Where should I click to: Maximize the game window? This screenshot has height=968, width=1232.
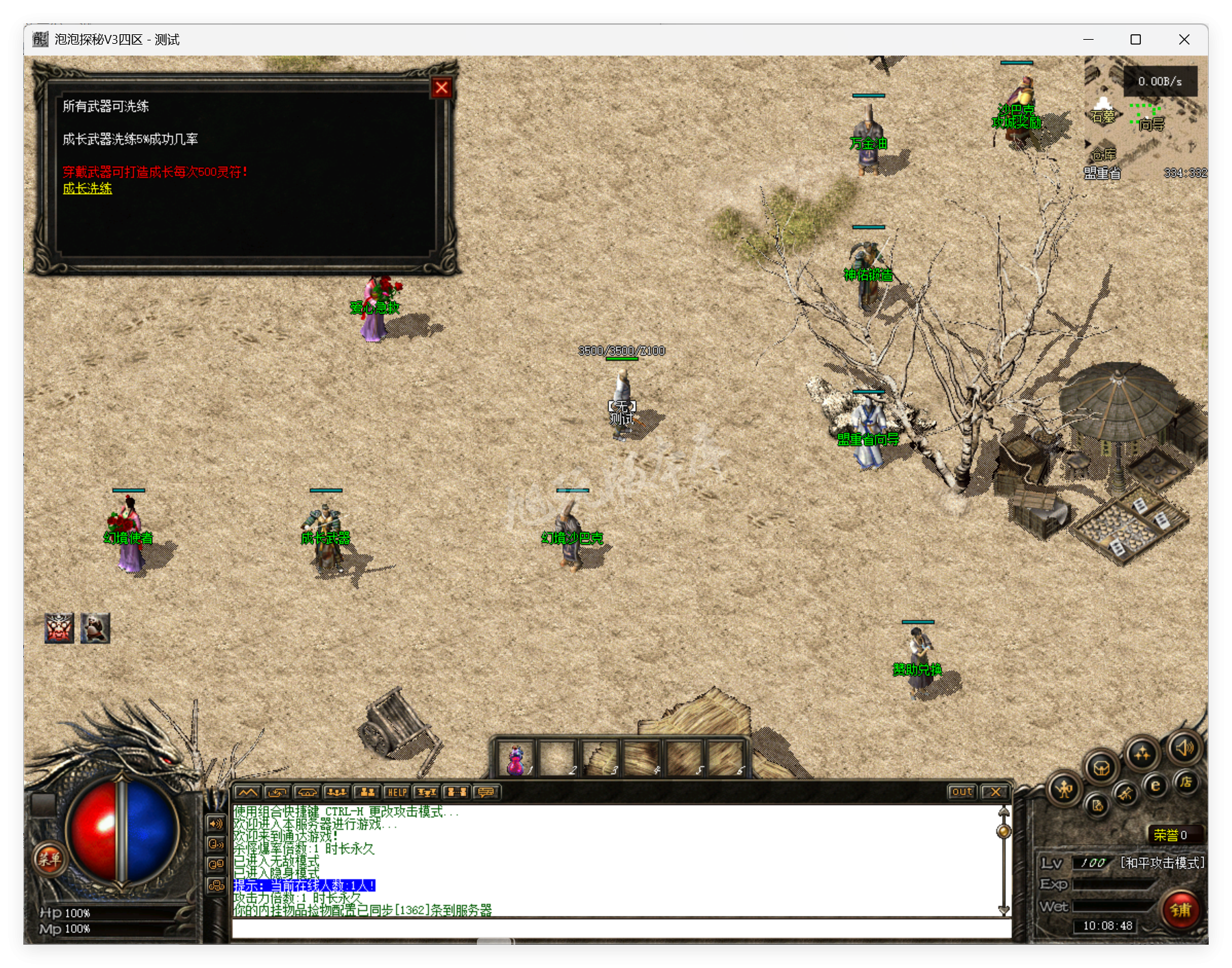click(x=1135, y=40)
